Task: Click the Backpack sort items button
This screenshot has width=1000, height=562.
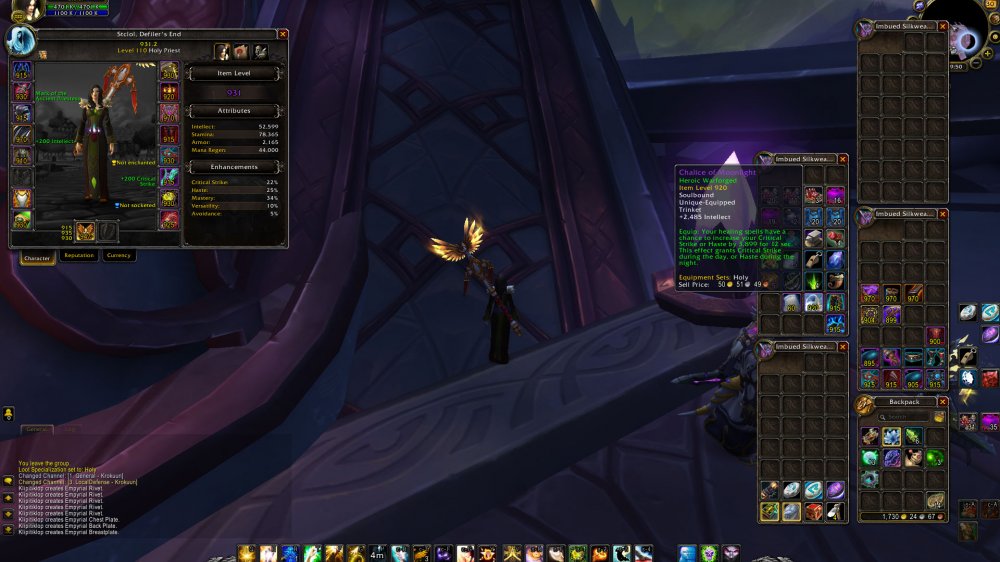Action: click(x=940, y=417)
